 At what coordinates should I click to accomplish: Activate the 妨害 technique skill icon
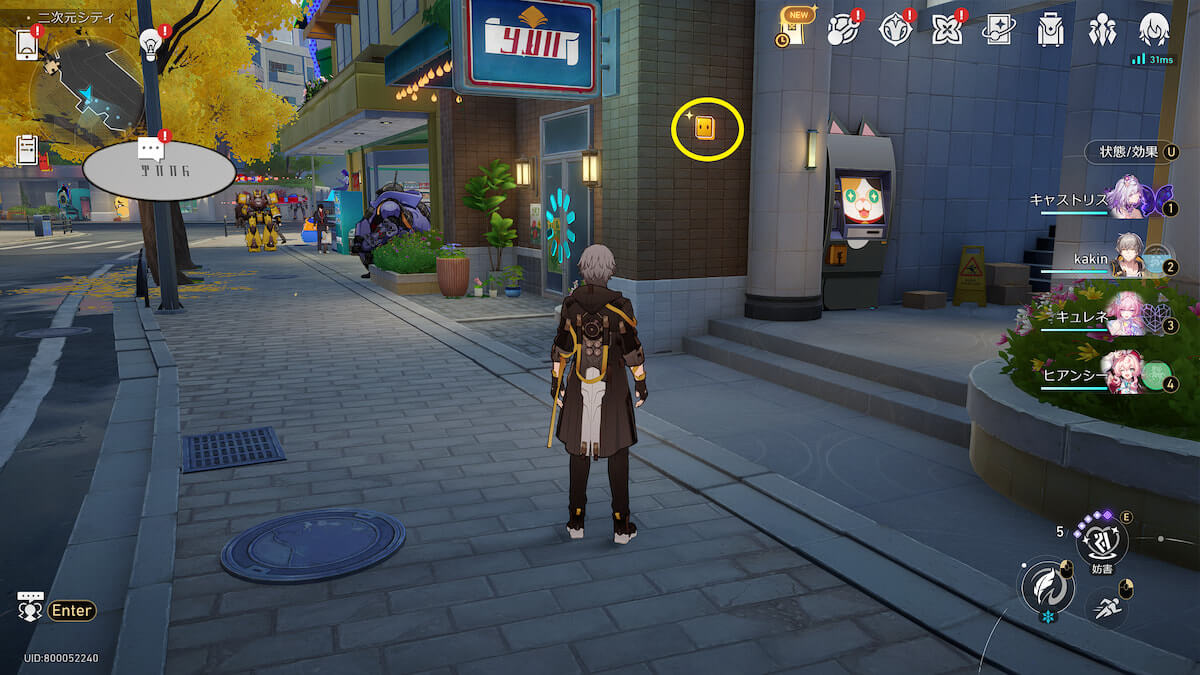click(1101, 541)
